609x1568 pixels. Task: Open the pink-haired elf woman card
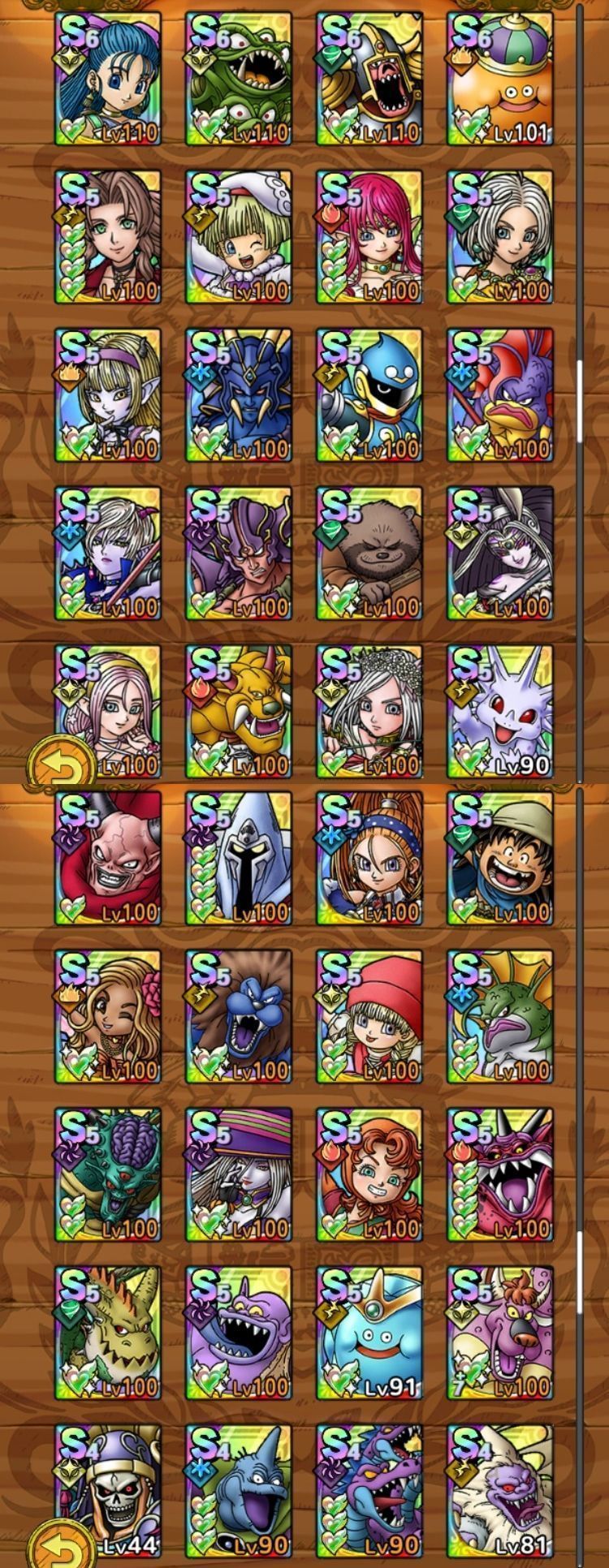click(x=369, y=236)
